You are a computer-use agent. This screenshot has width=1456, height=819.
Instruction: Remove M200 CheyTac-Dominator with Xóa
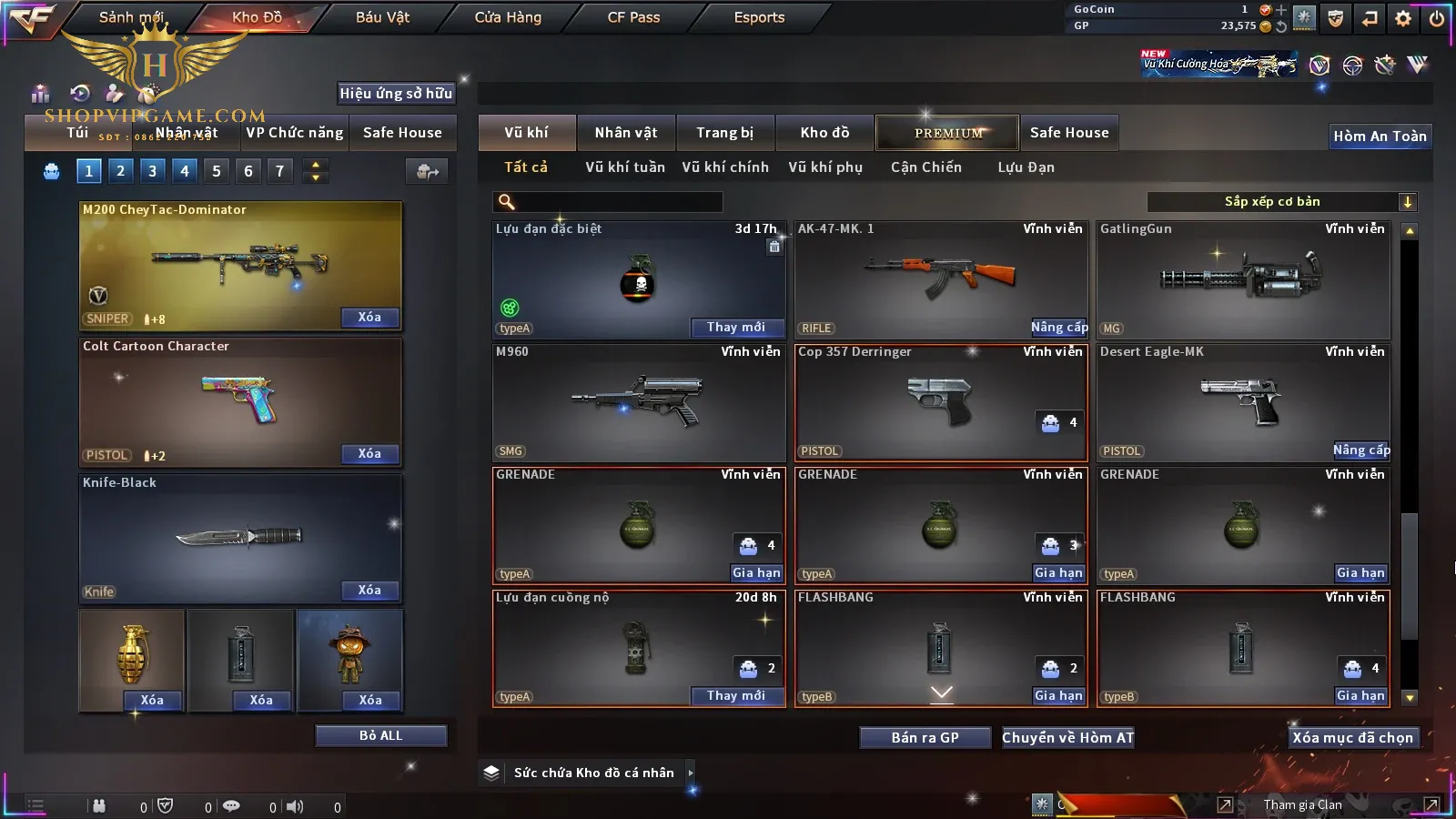pyautogui.click(x=369, y=318)
